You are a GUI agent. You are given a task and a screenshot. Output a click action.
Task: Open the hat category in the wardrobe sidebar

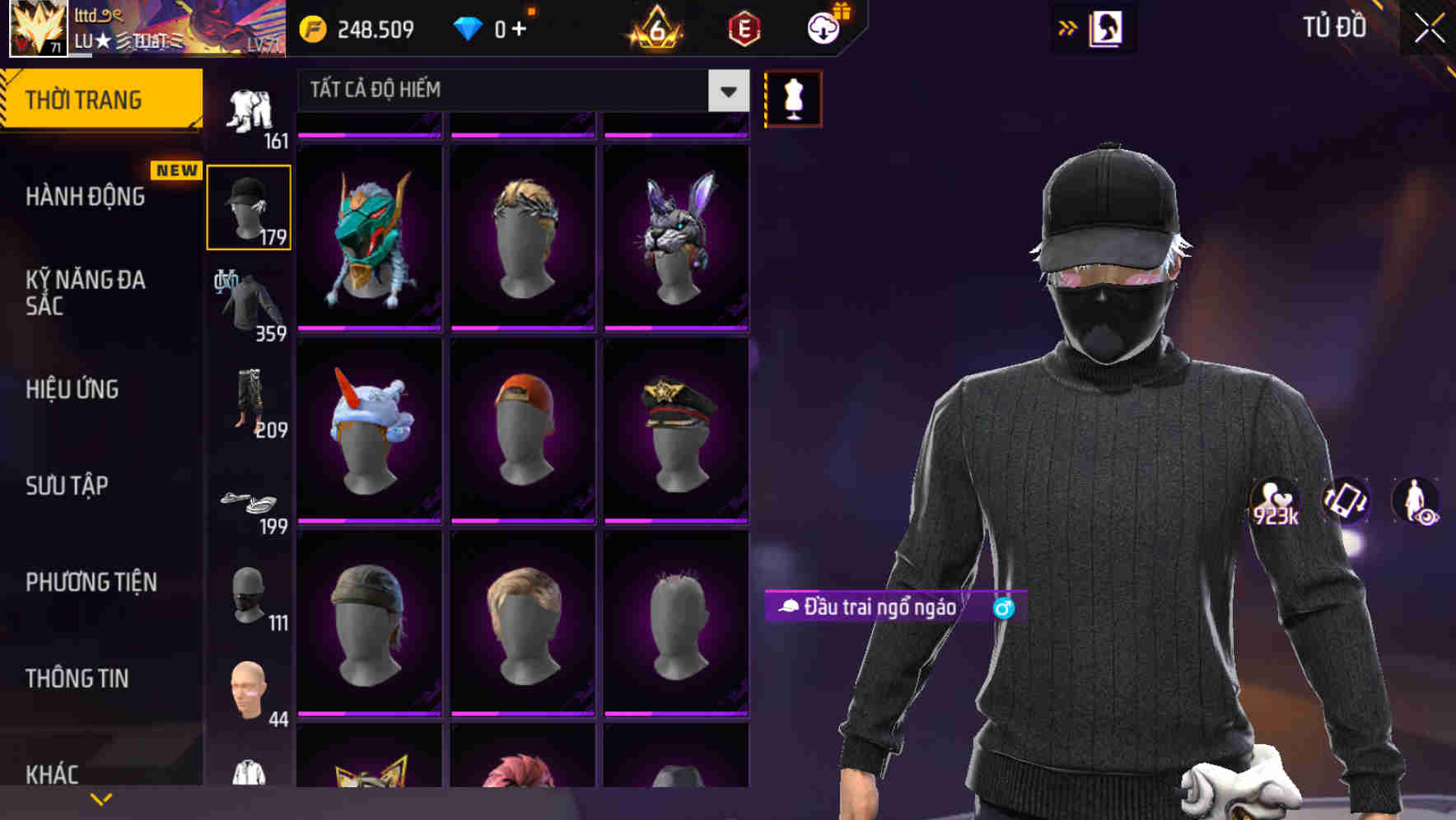pyautogui.click(x=248, y=206)
